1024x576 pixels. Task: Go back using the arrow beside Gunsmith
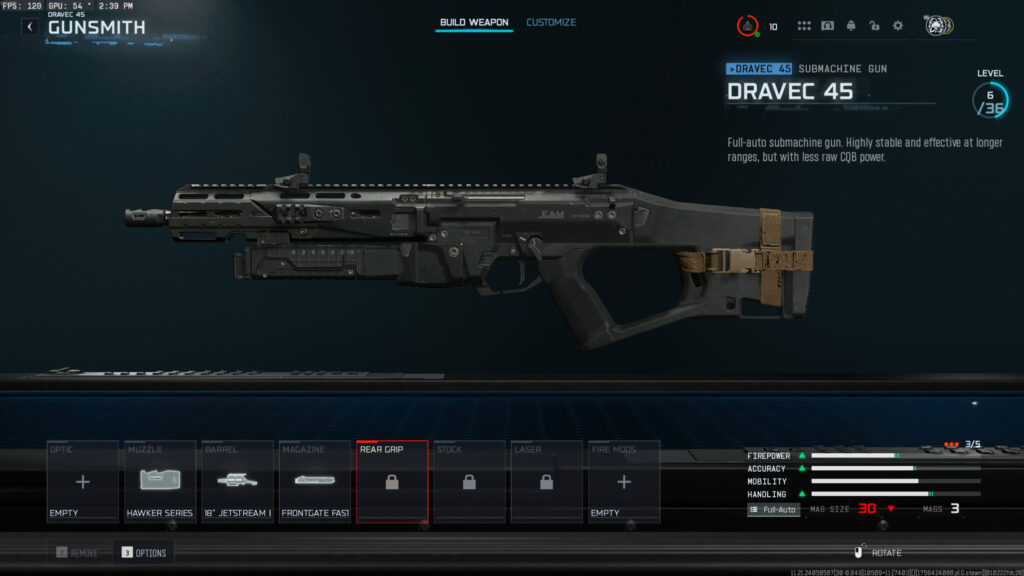point(30,27)
